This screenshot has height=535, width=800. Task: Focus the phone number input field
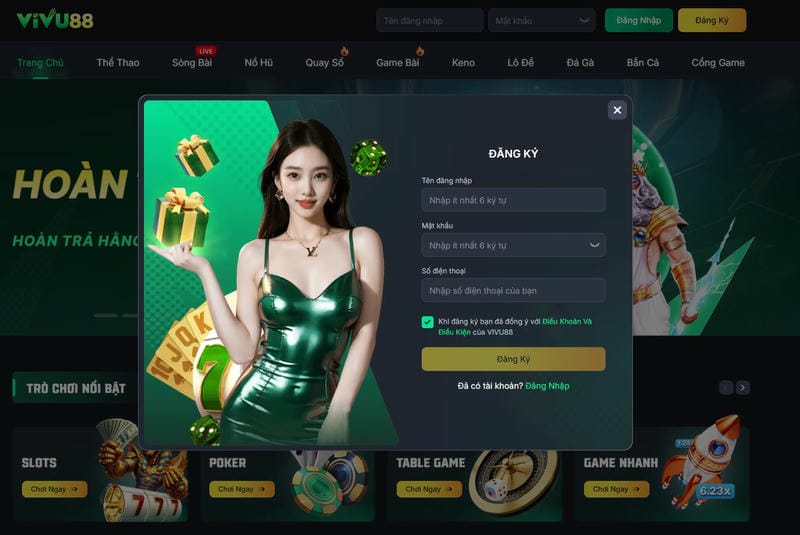click(x=513, y=290)
